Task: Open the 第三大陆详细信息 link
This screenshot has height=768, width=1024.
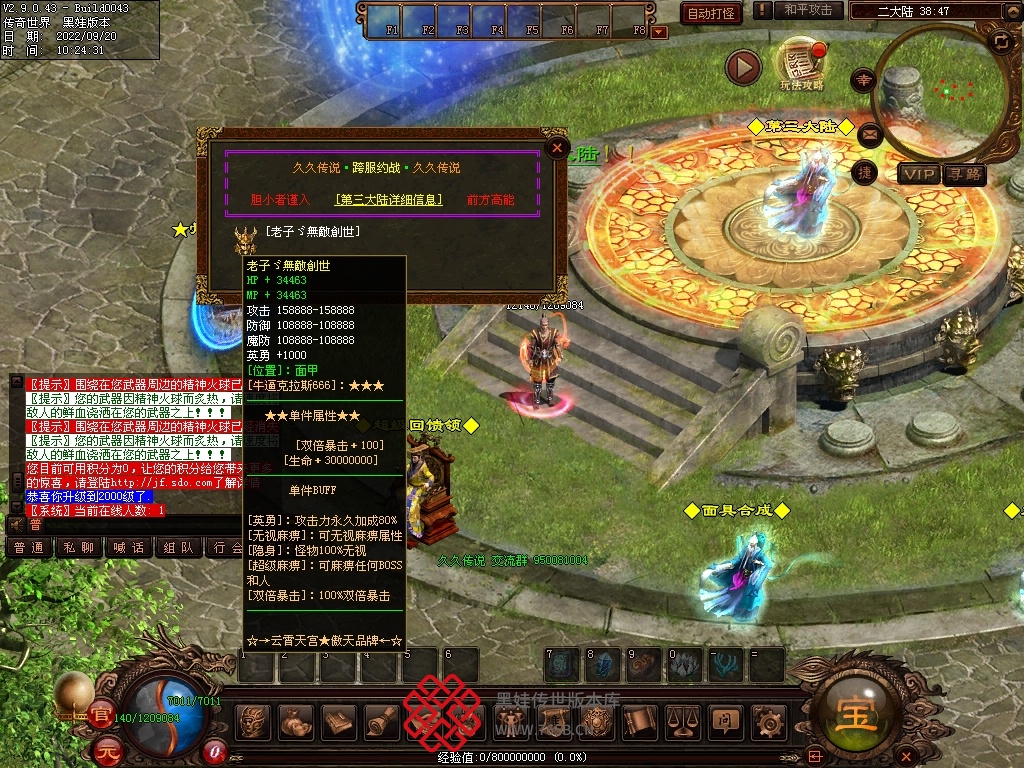Action: pos(389,199)
